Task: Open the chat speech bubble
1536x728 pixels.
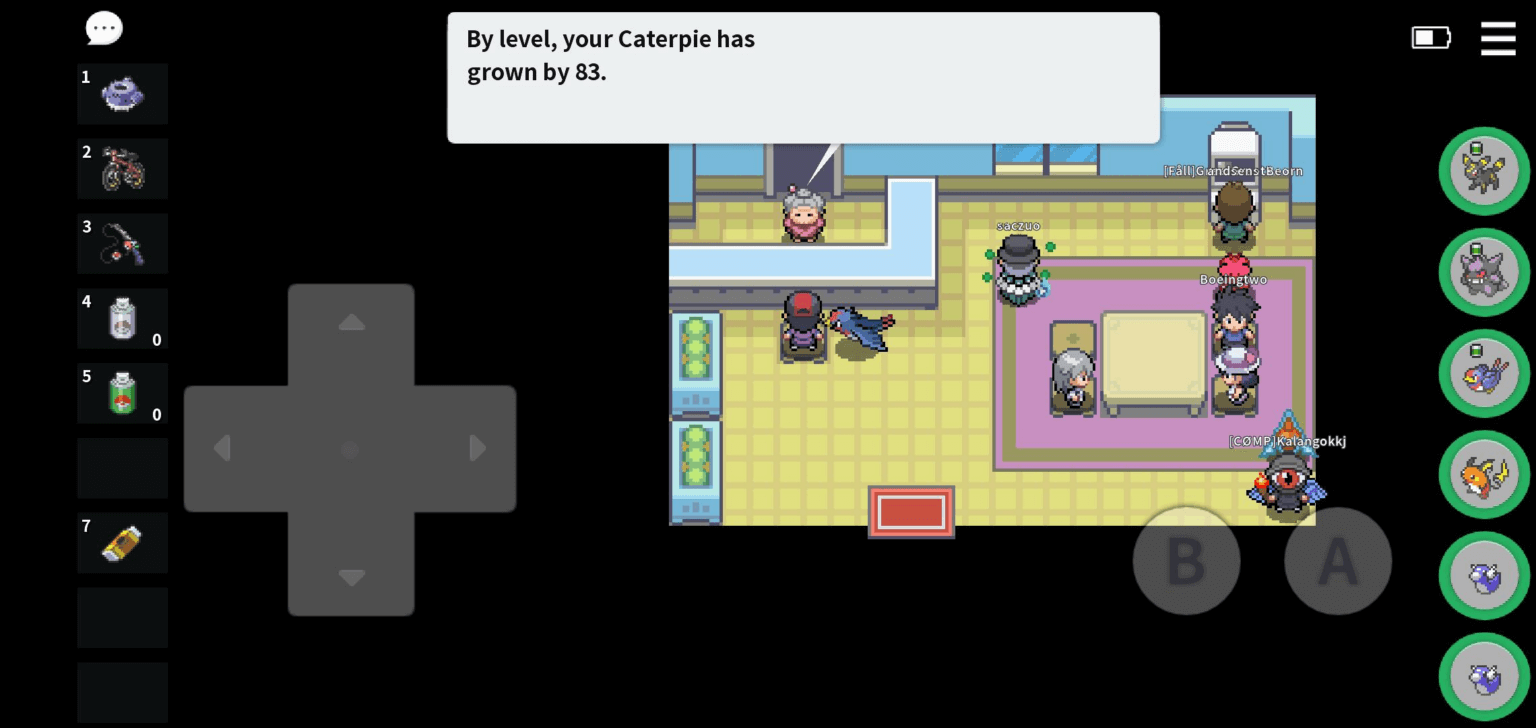Action: [104, 29]
